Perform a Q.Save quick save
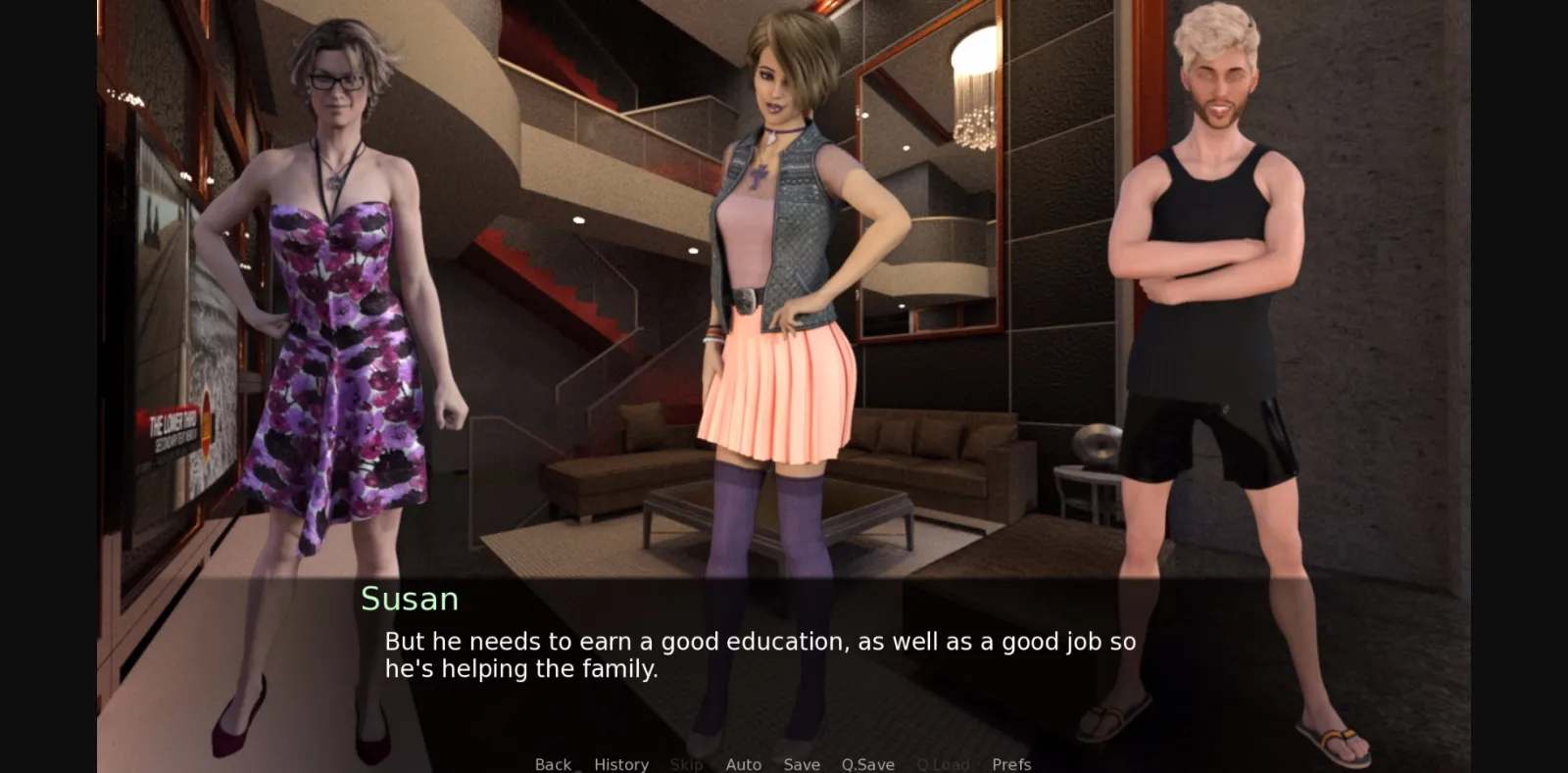 click(866, 764)
